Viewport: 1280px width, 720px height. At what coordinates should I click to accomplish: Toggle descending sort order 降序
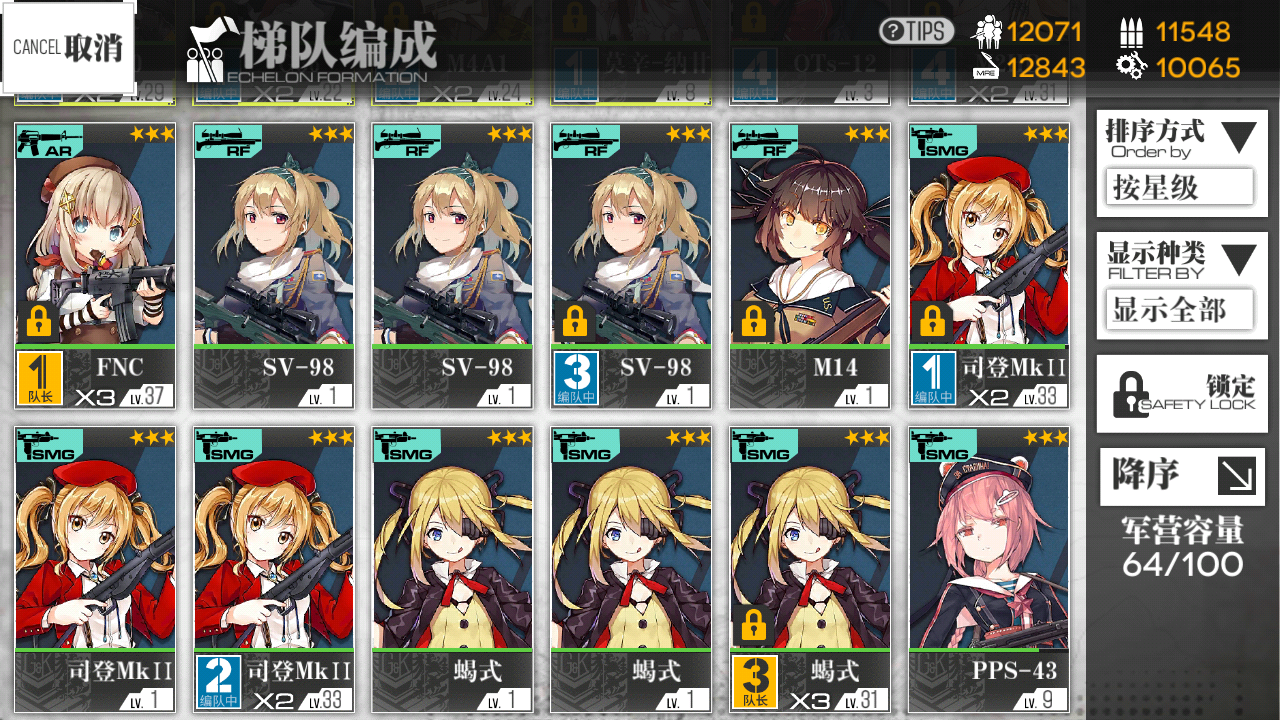(1181, 477)
